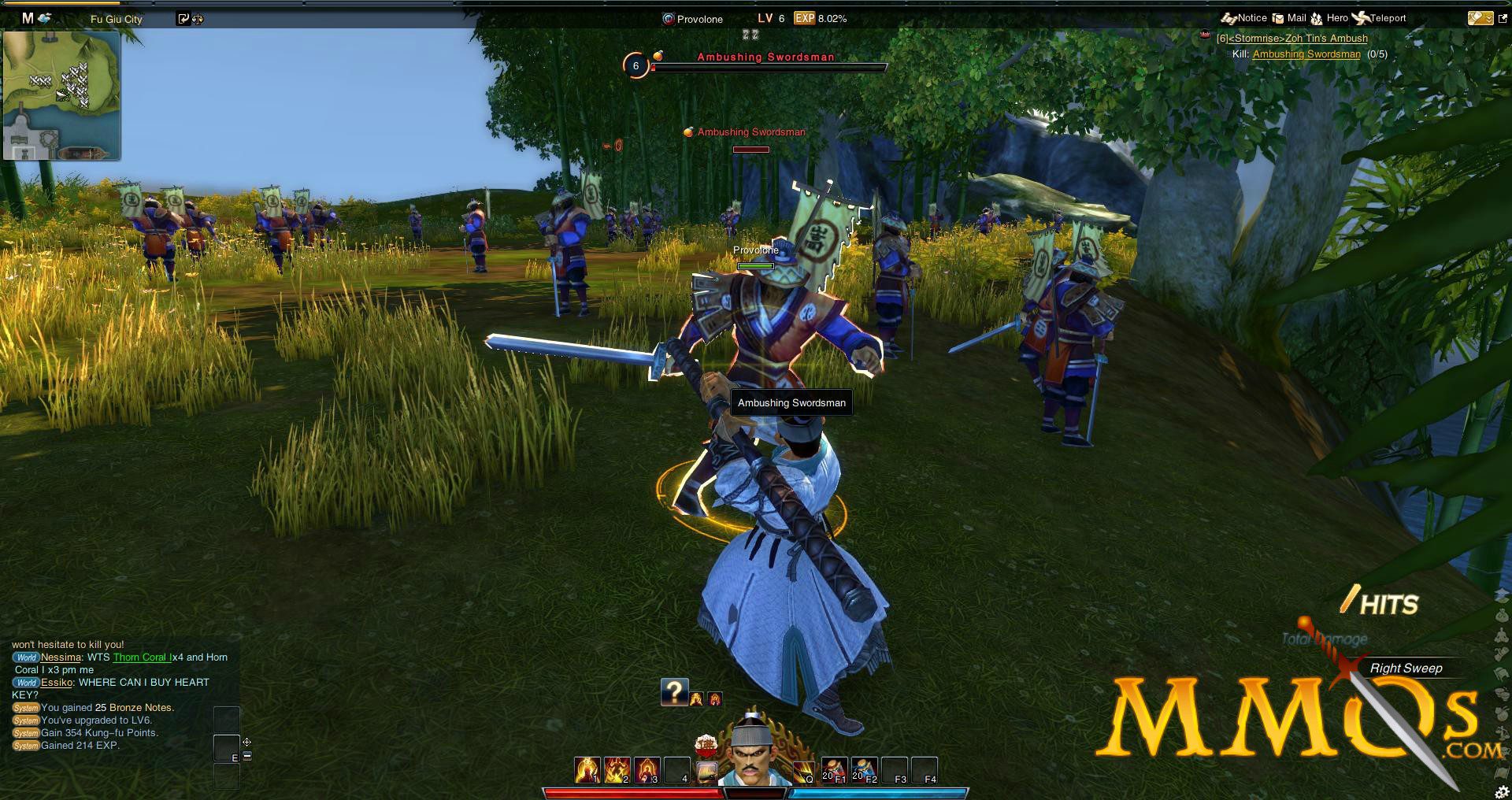
Task: Click the Ambushing Swordsman quest objective link
Action: click(x=1304, y=54)
